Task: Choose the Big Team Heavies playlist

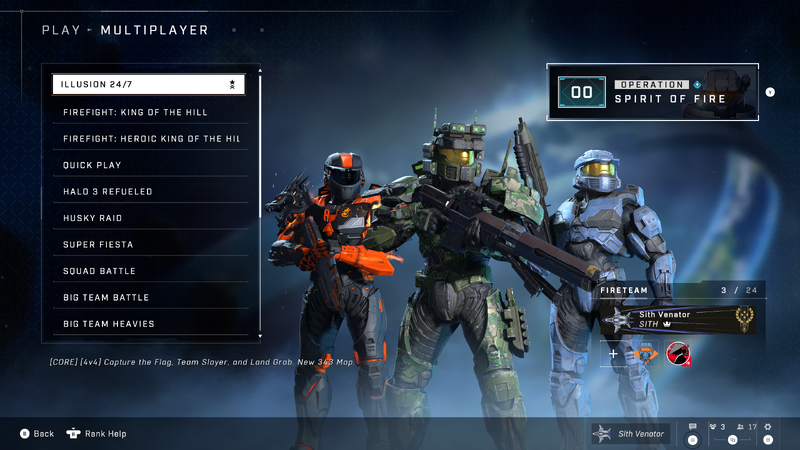Action: (x=148, y=324)
